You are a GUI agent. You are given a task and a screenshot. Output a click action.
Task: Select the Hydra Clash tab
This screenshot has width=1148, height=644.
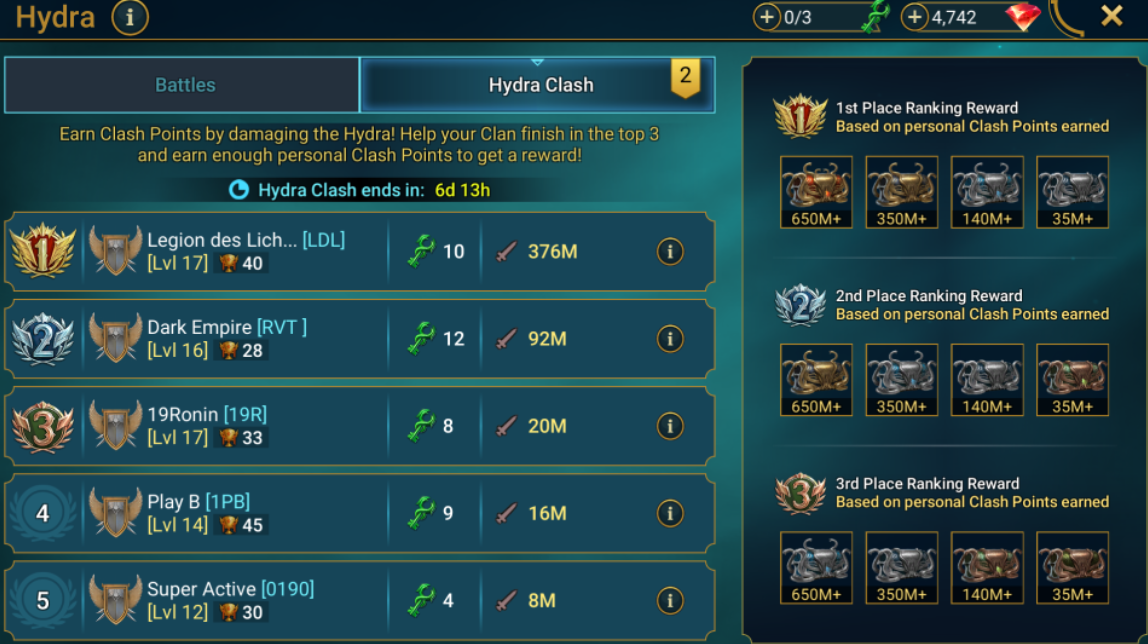pyautogui.click(x=540, y=85)
